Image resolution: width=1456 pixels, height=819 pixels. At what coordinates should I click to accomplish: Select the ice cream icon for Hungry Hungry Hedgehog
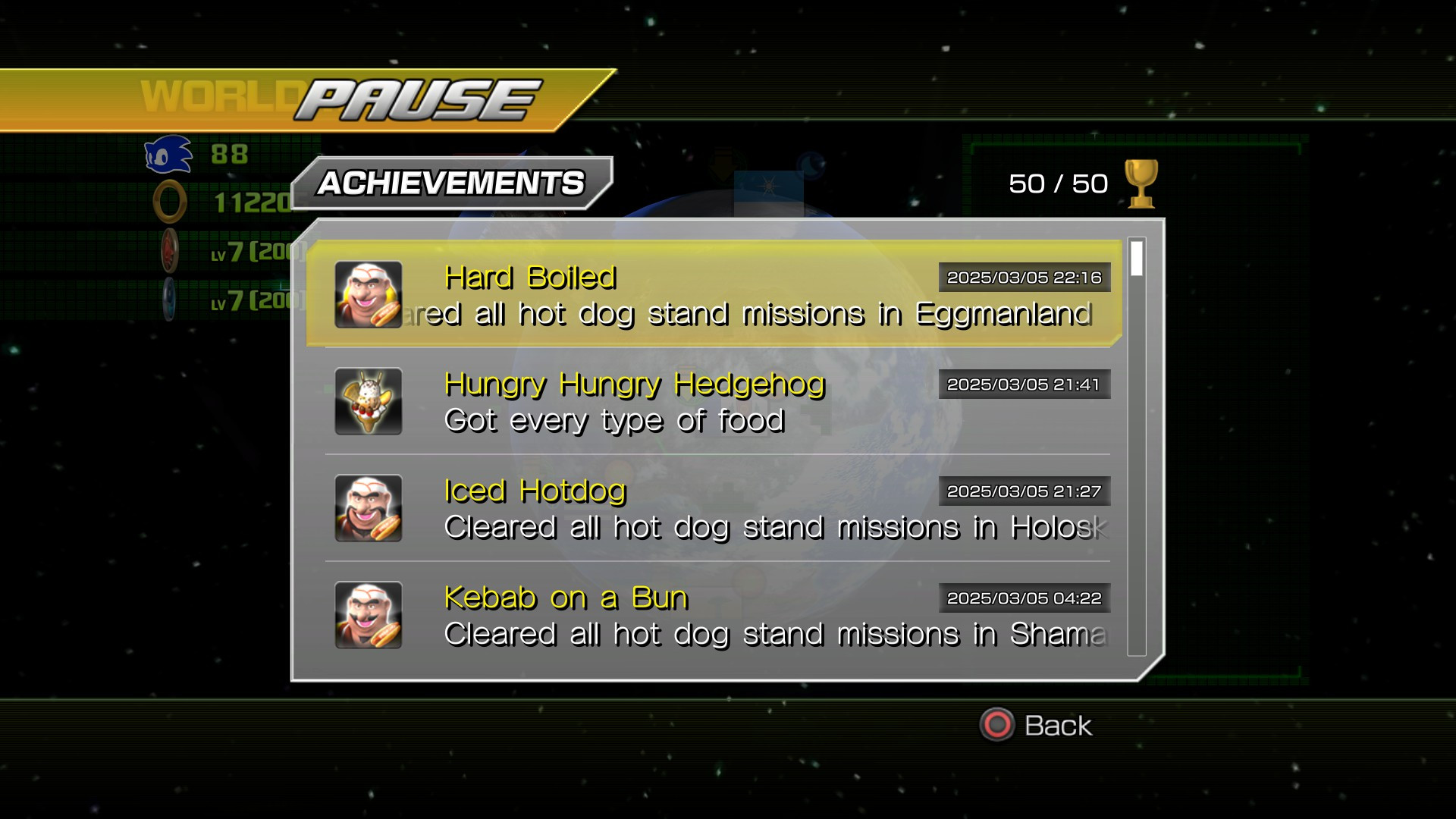coord(368,401)
